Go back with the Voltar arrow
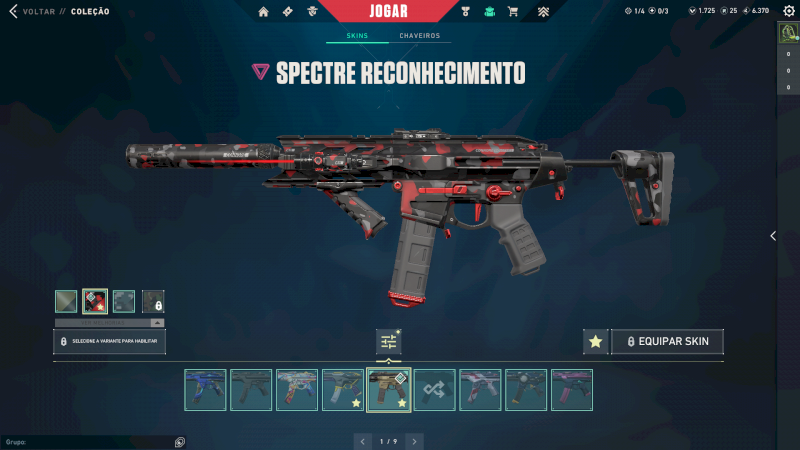The height and width of the screenshot is (450, 800). [13, 11]
